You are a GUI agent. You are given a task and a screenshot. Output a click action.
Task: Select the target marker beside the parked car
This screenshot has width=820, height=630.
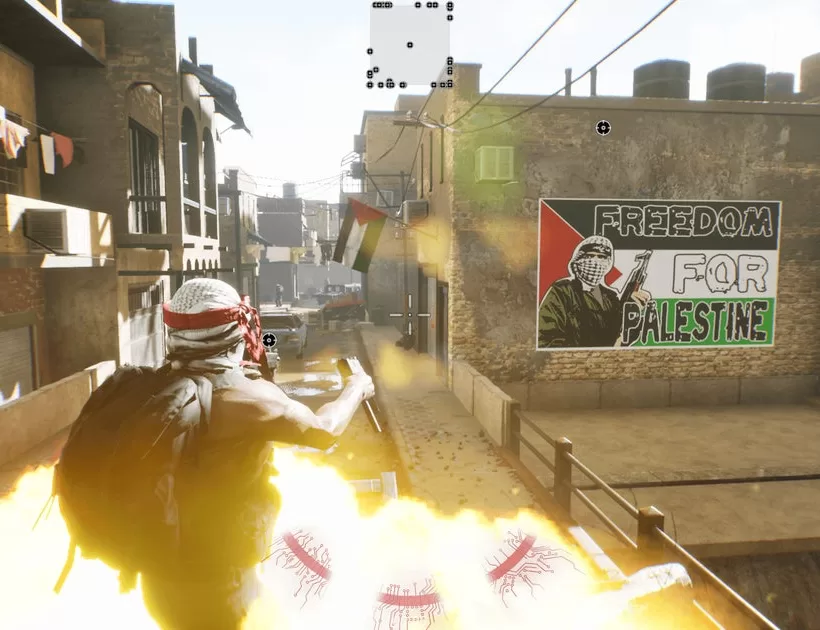269,340
